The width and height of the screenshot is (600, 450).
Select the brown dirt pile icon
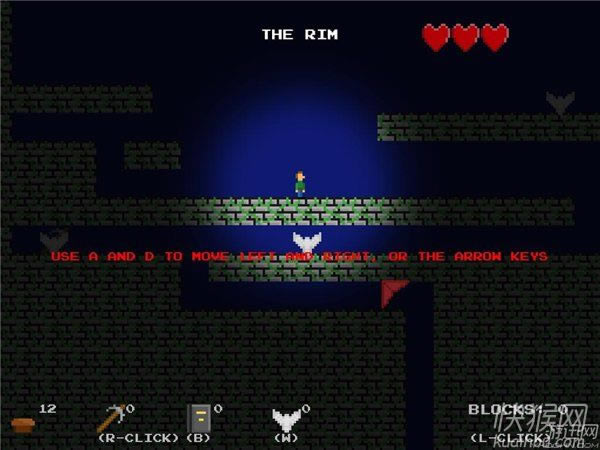pyautogui.click(x=23, y=425)
